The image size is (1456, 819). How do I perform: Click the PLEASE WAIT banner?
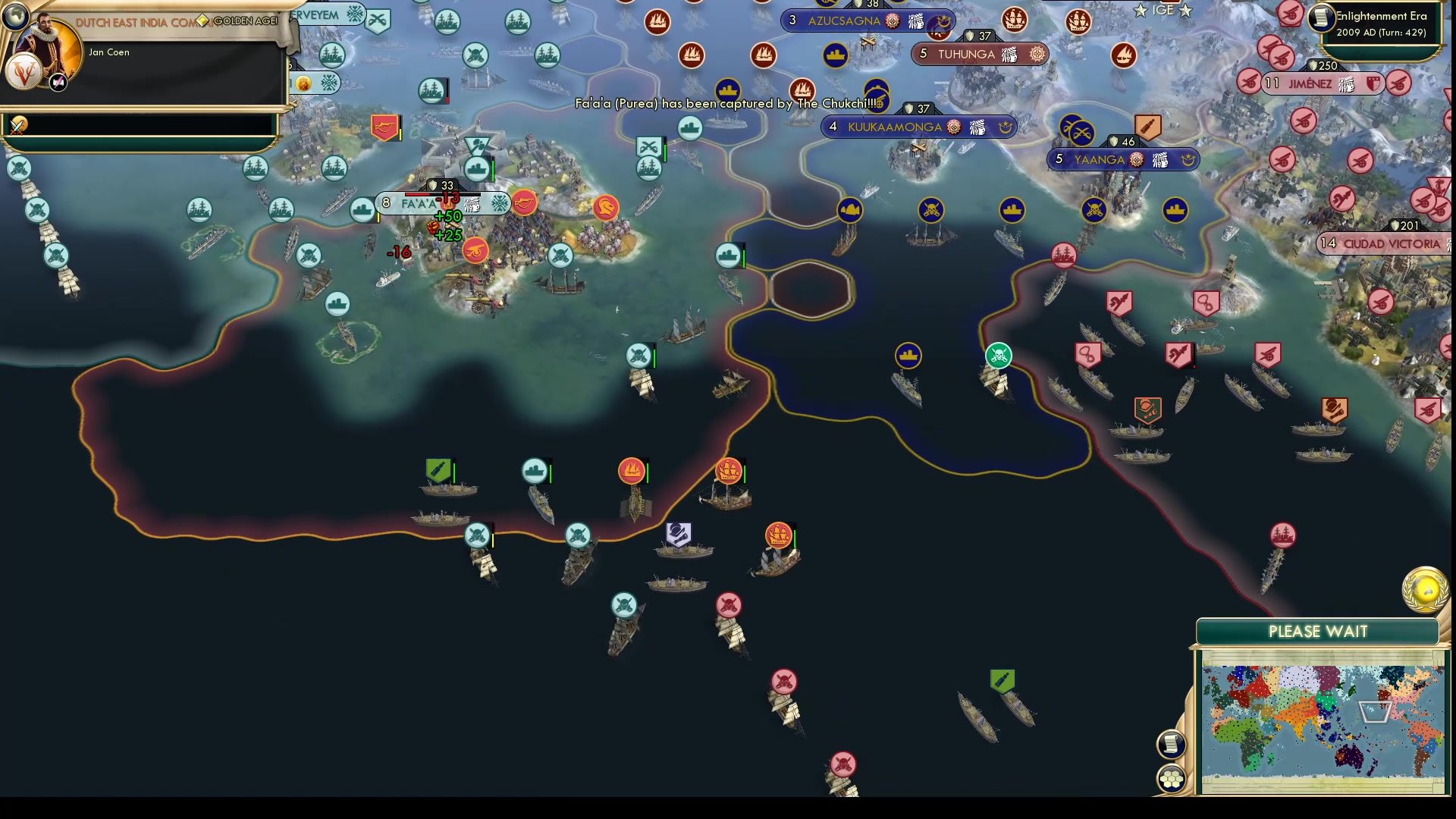[x=1317, y=631]
